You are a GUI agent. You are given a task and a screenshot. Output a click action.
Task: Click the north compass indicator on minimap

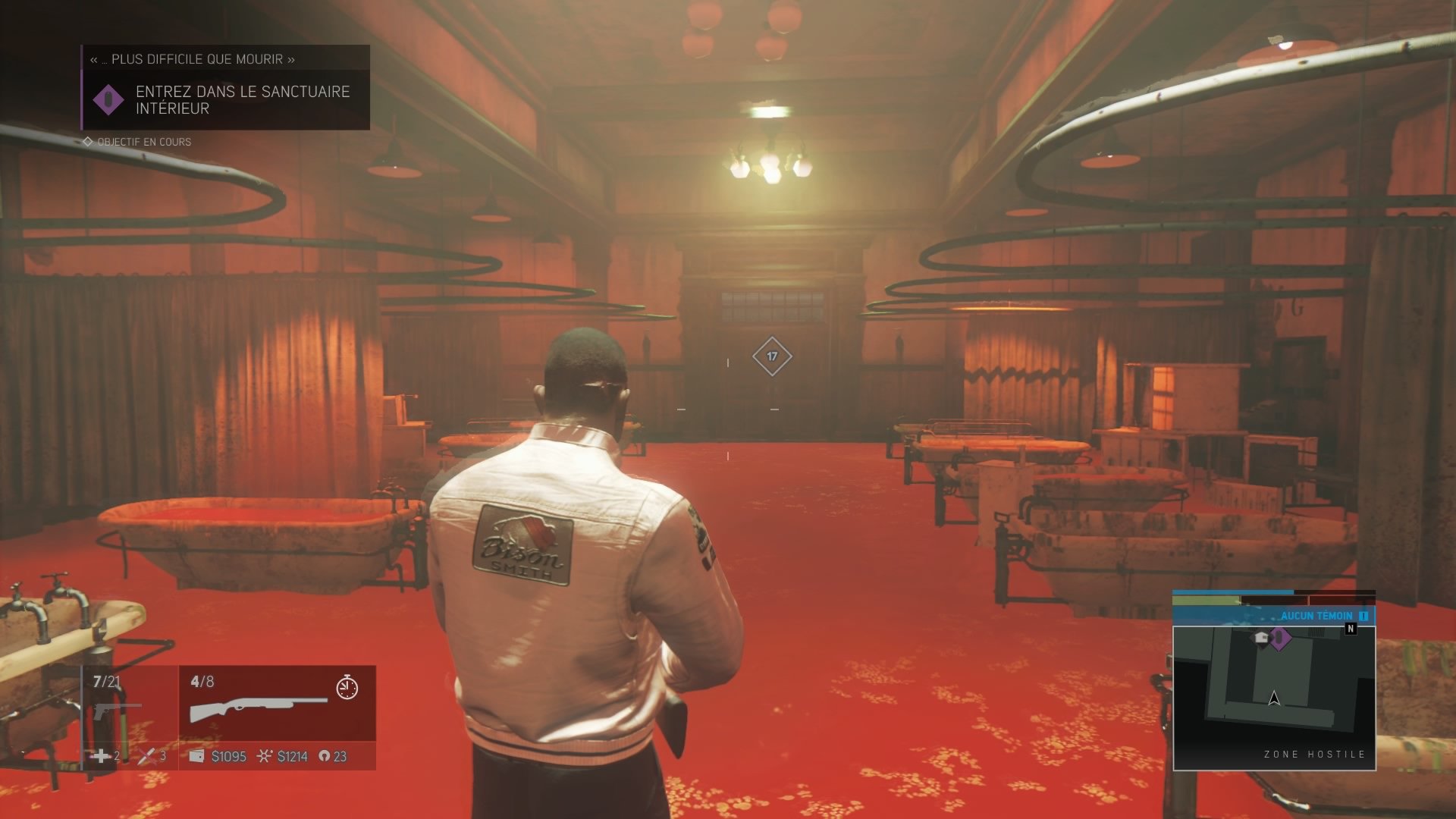[x=1351, y=629]
